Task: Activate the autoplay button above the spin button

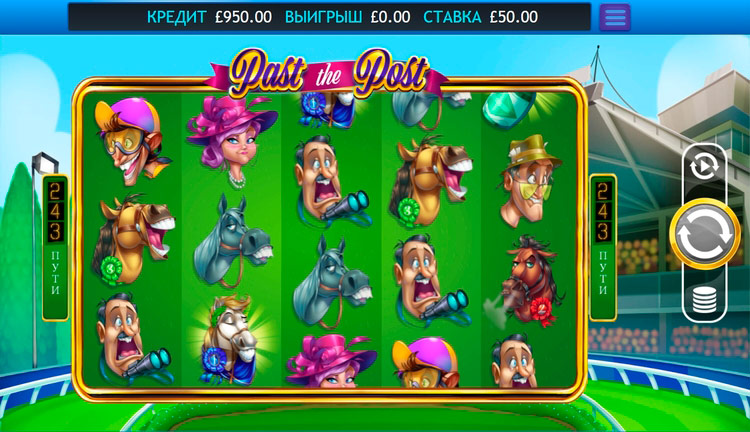Action: 704,166
